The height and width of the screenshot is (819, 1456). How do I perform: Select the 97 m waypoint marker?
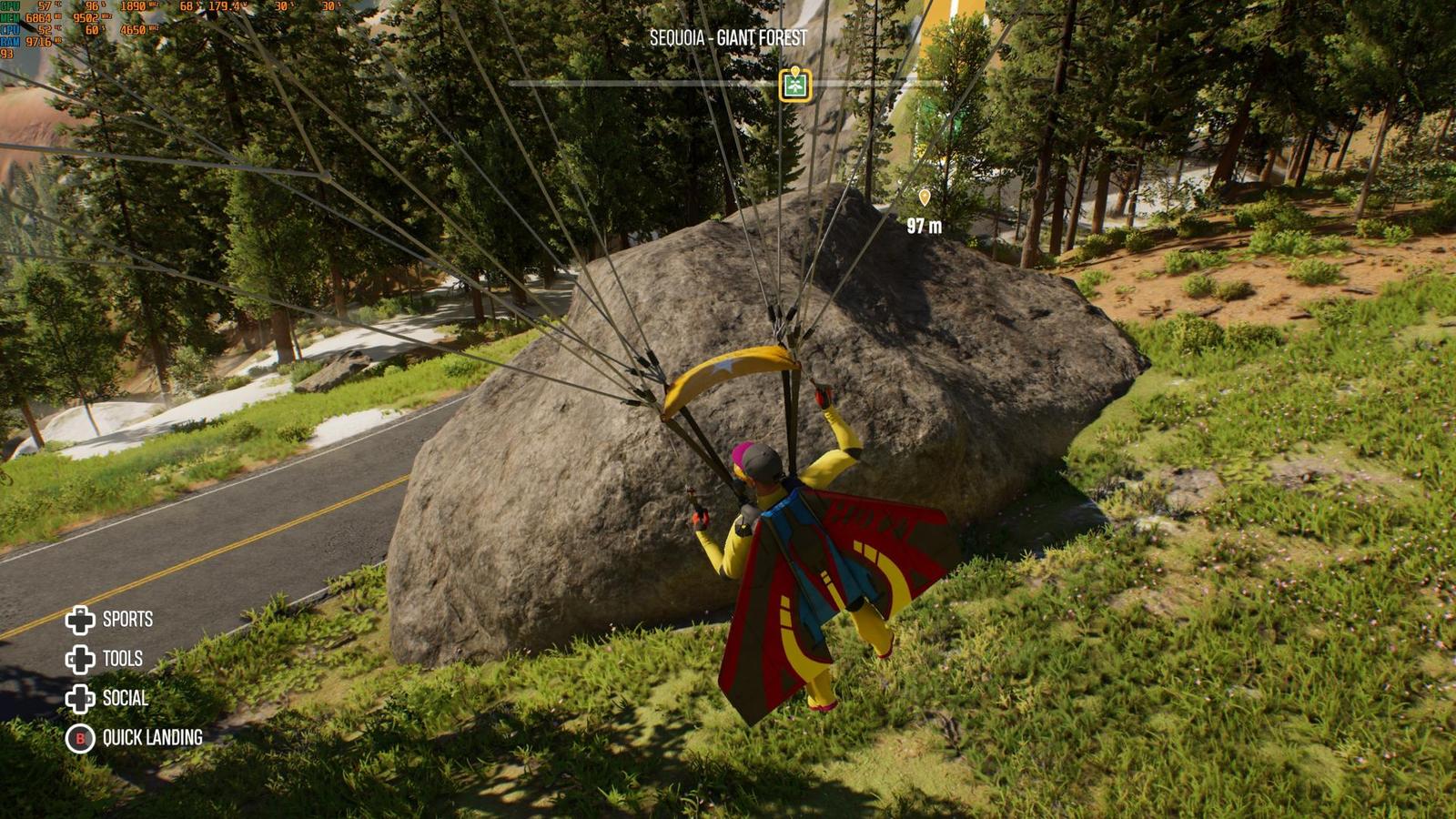(925, 197)
